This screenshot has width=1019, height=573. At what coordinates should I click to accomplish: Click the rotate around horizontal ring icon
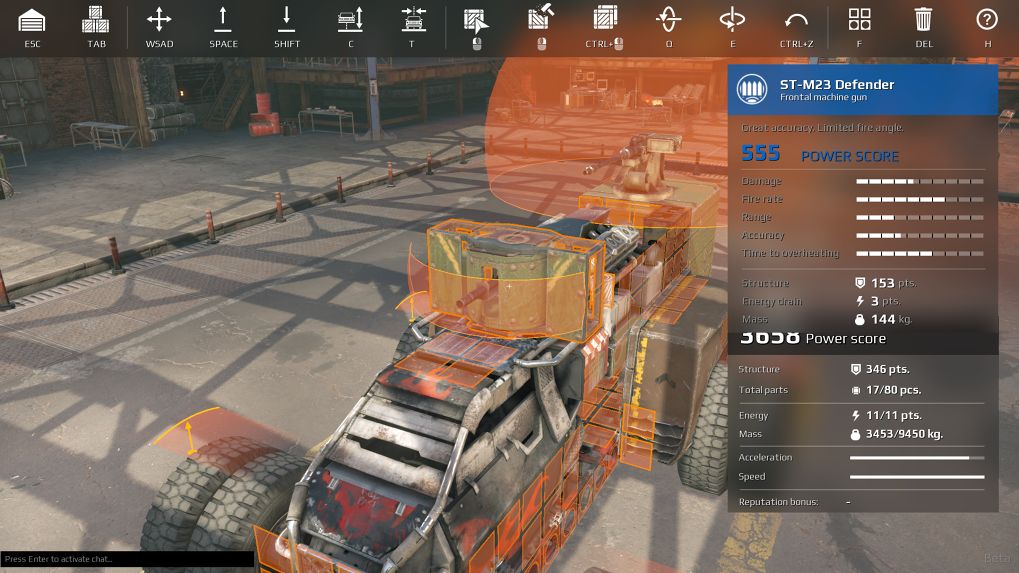tap(732, 20)
